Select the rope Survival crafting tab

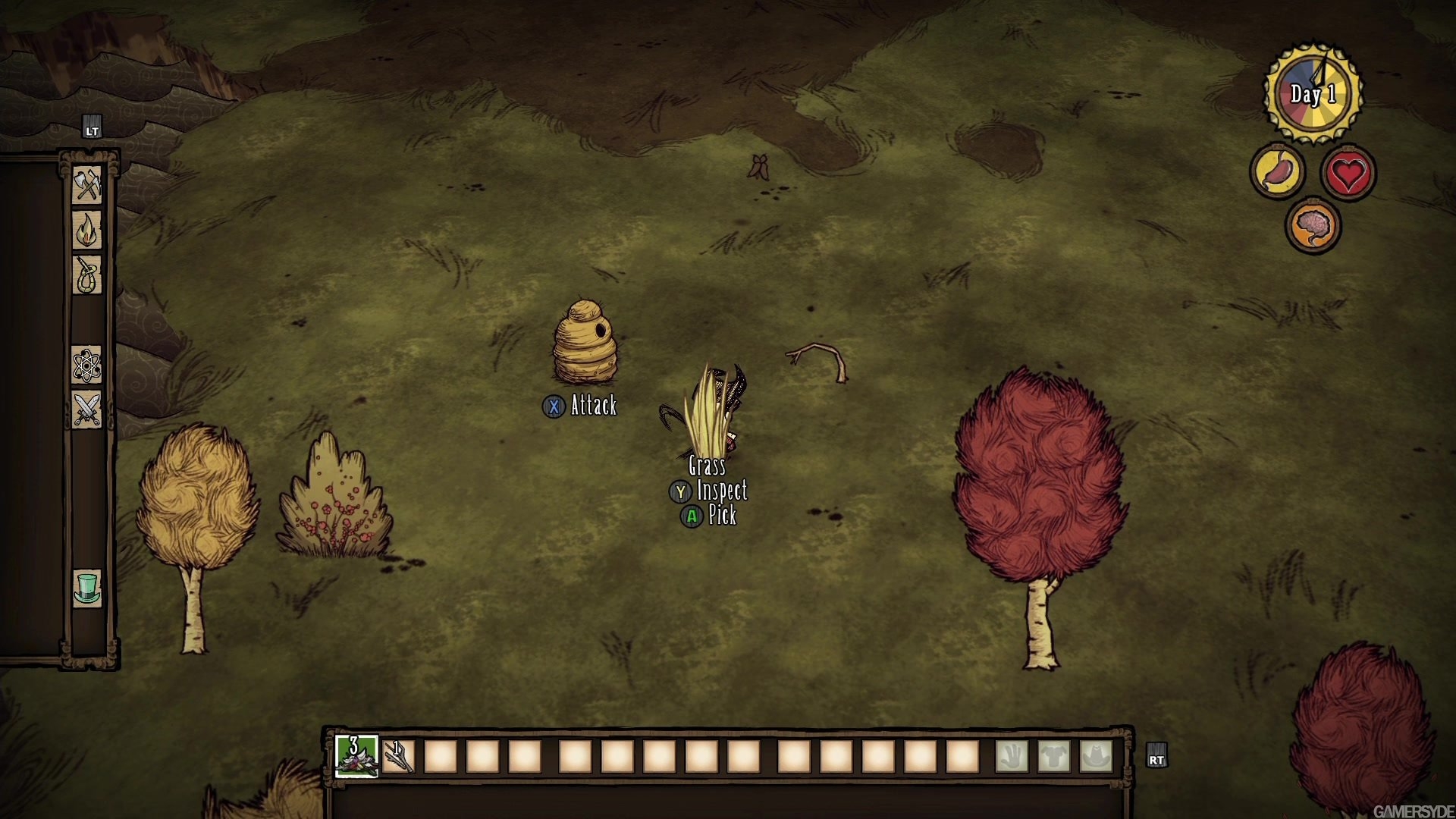(87, 275)
